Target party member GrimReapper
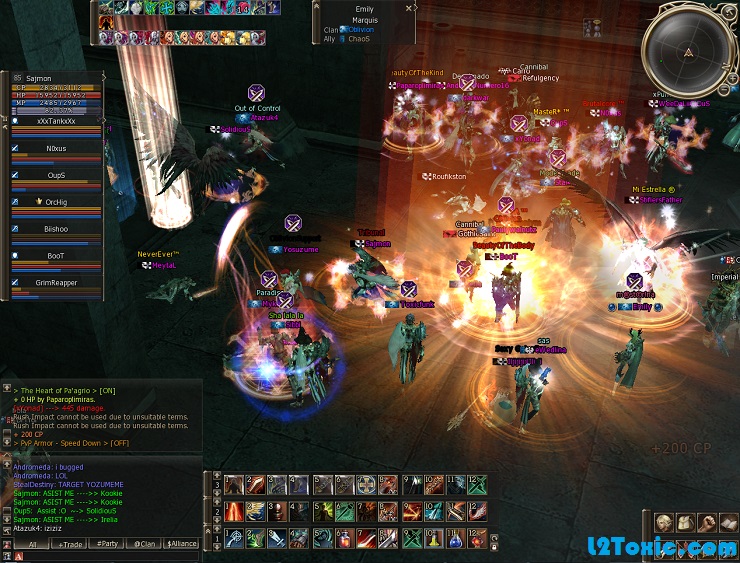The width and height of the screenshot is (740, 563). pos(56,283)
